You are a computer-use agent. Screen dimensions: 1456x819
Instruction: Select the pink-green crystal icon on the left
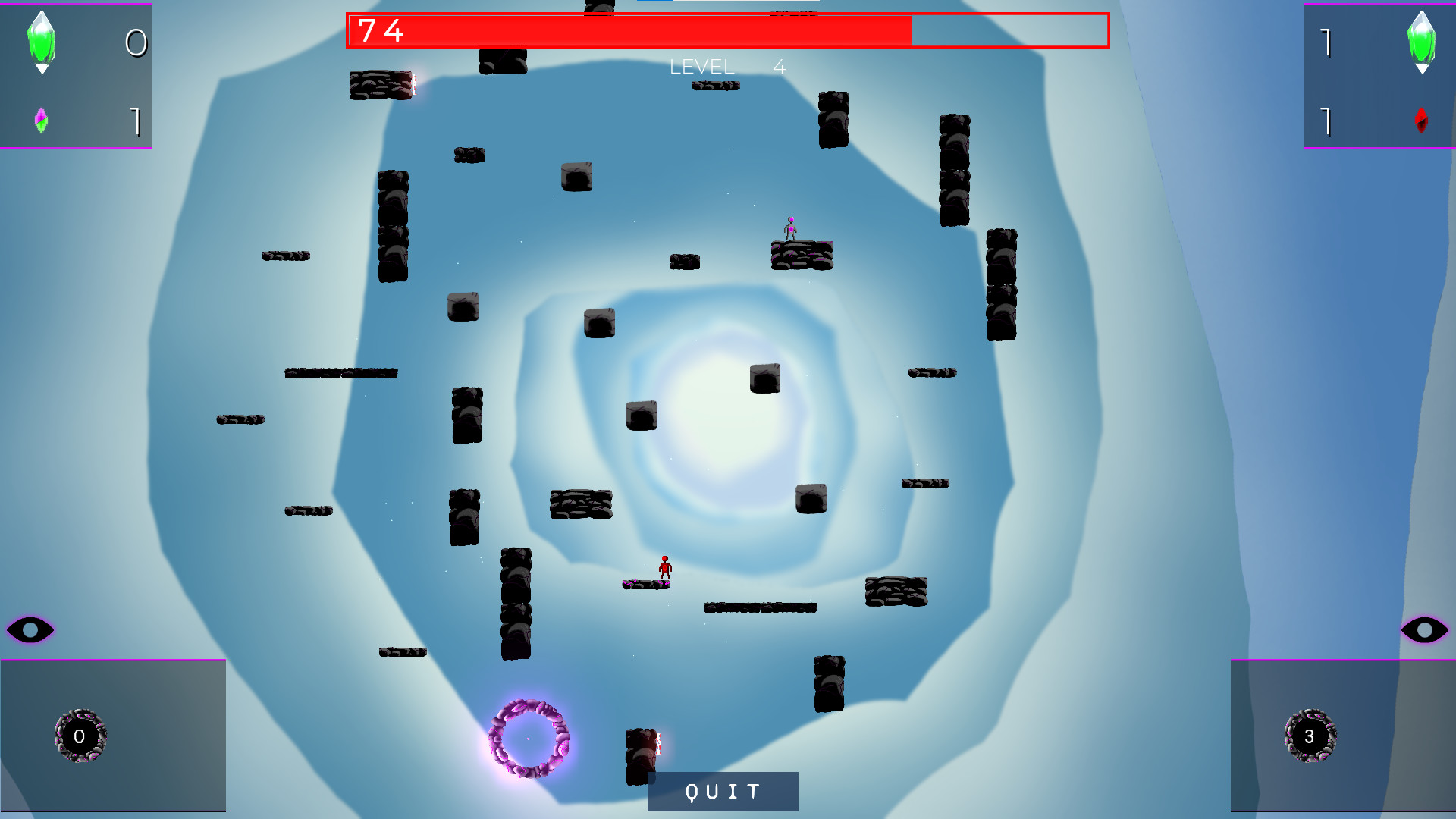click(42, 121)
